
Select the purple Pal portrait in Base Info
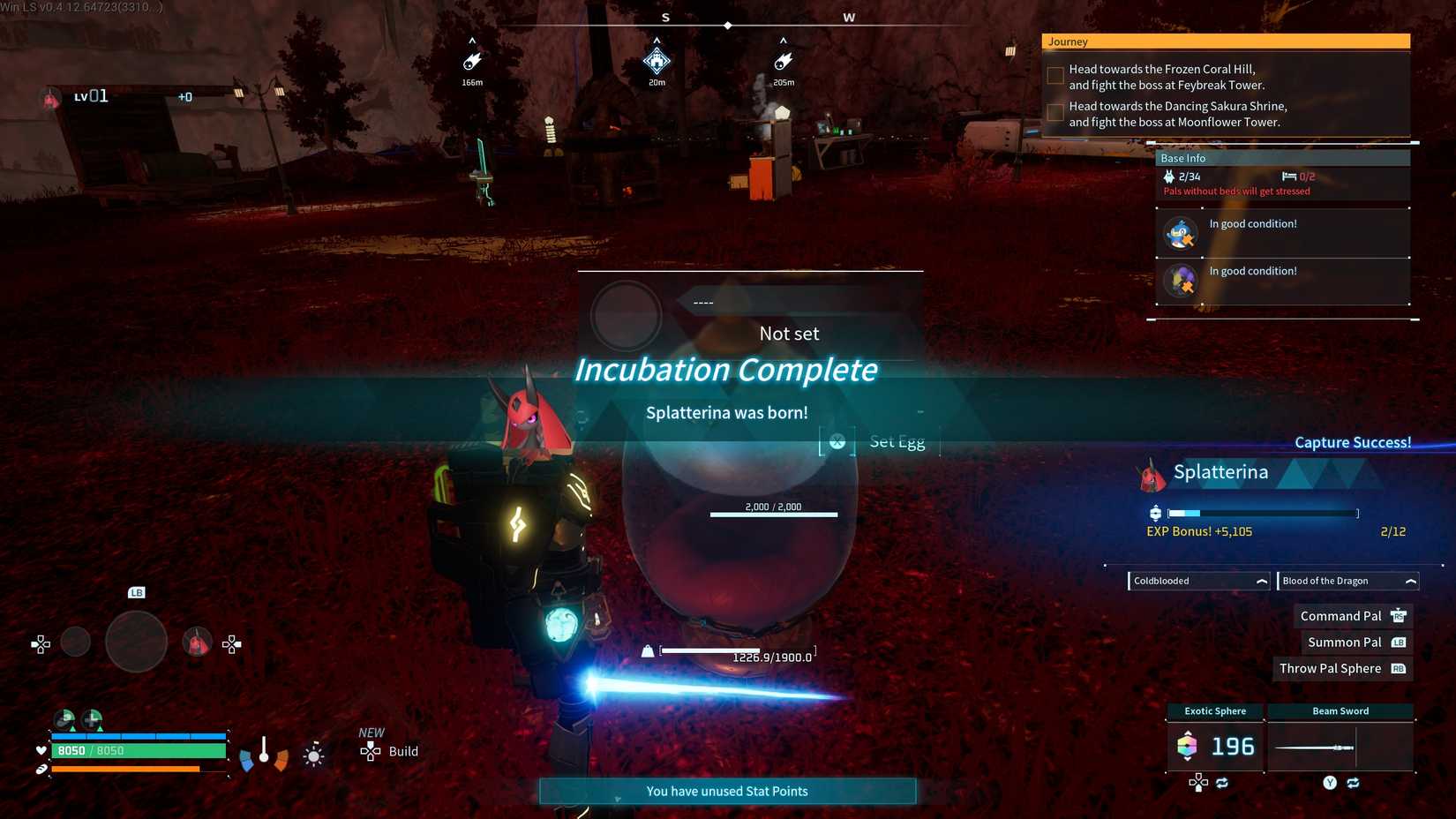1181,281
